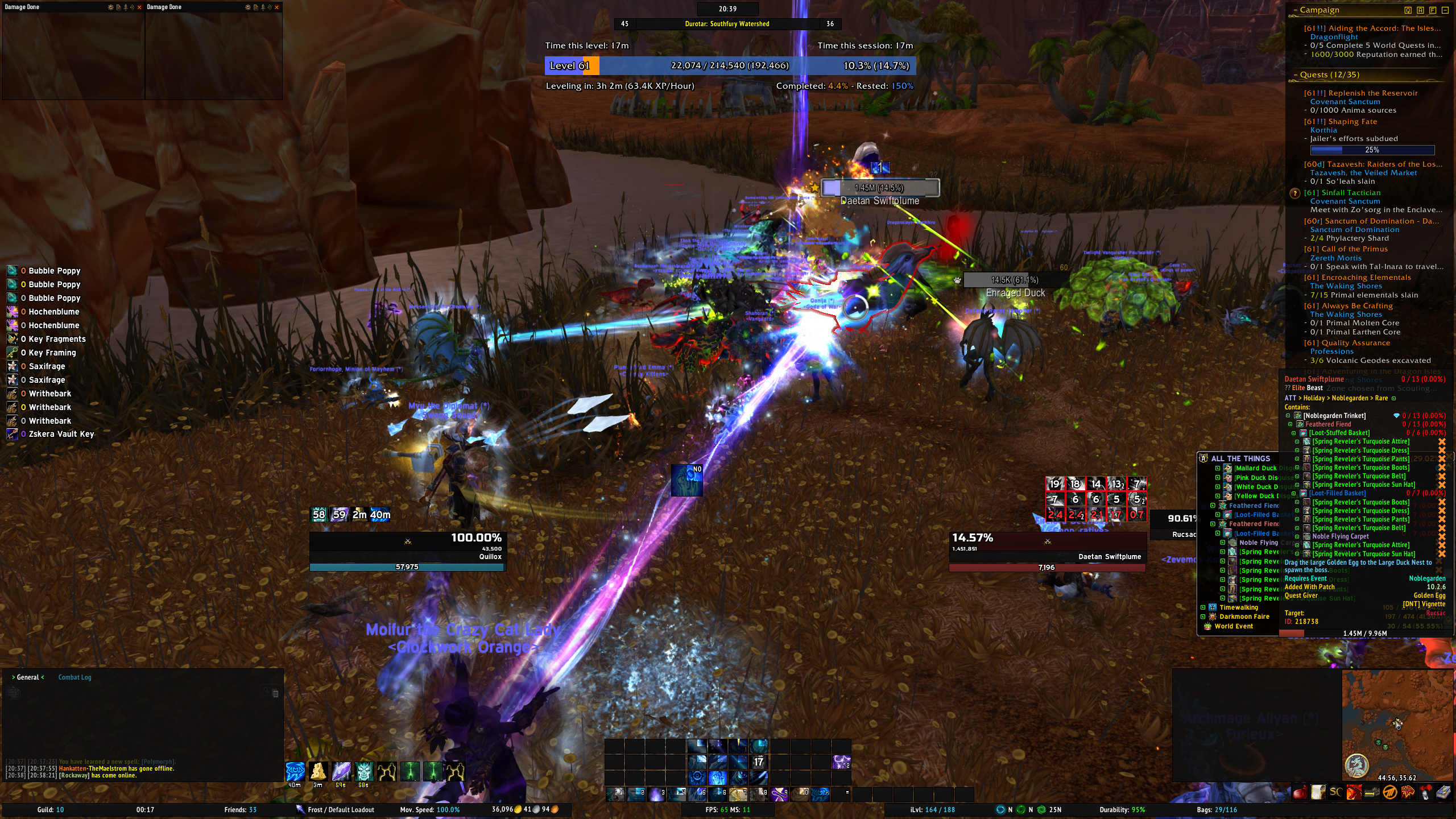Use the golden ability on slot 7
Image resolution: width=1456 pixels, height=819 pixels.
pos(738,793)
